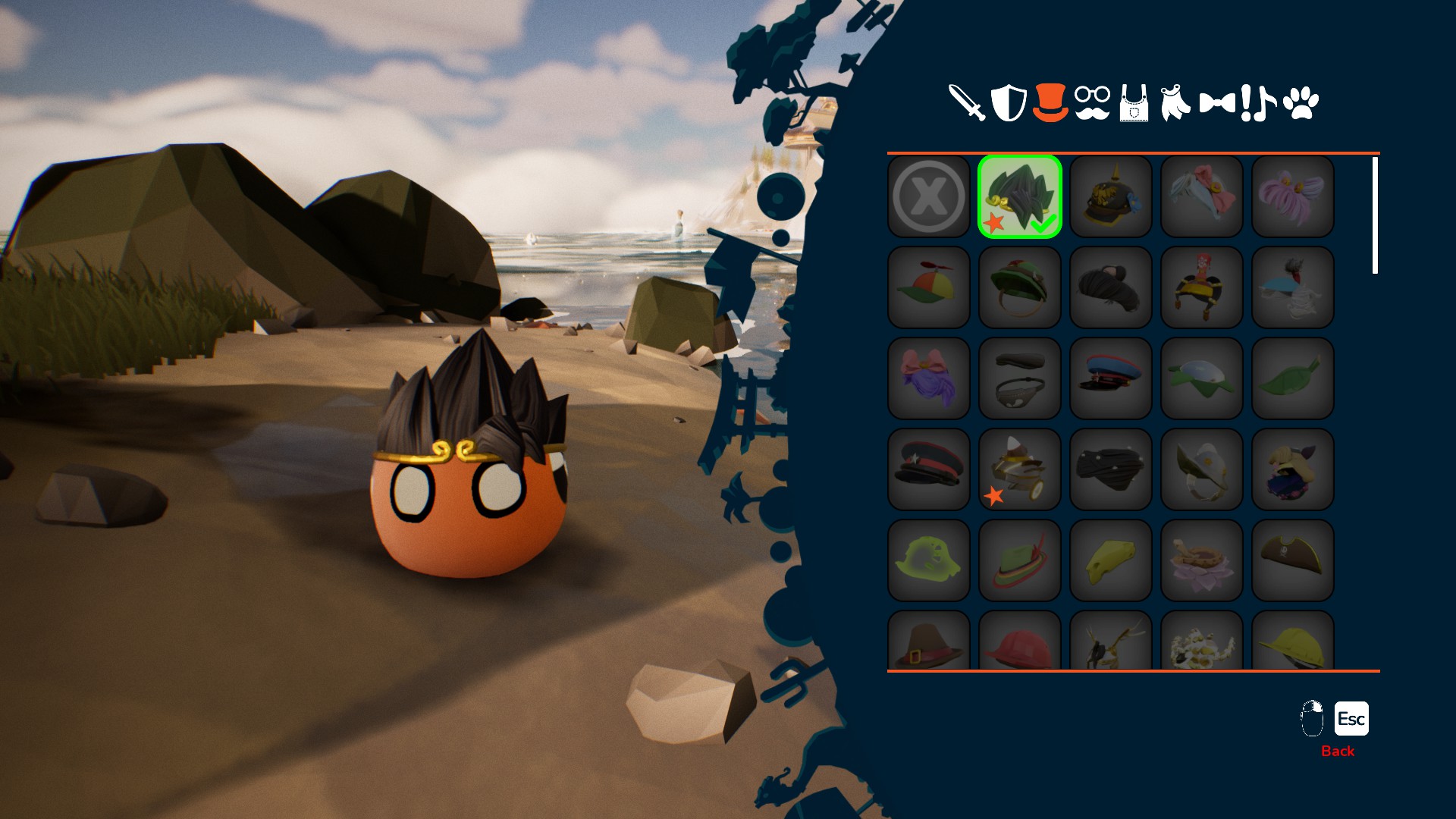Open the paw print pets tab
Viewport: 1456px width, 819px height.
[1301, 103]
